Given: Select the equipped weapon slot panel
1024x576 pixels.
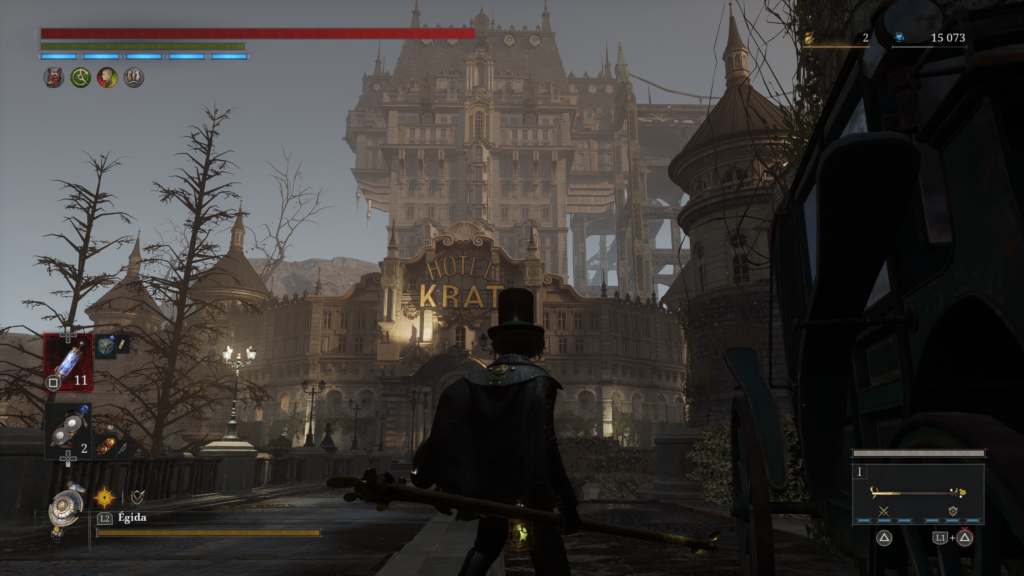Looking at the screenshot, I should (918, 493).
